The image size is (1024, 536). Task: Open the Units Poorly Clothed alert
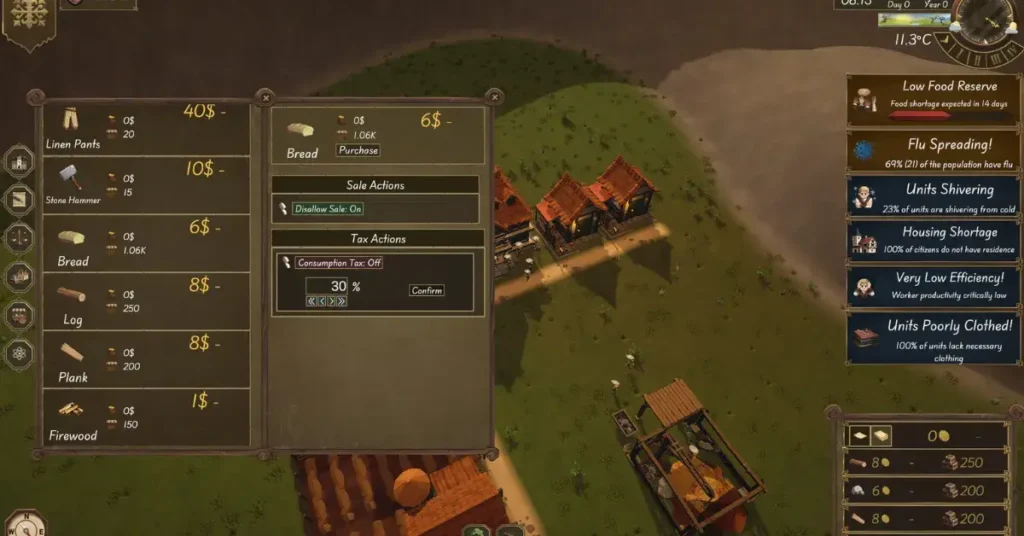pyautogui.click(x=933, y=338)
